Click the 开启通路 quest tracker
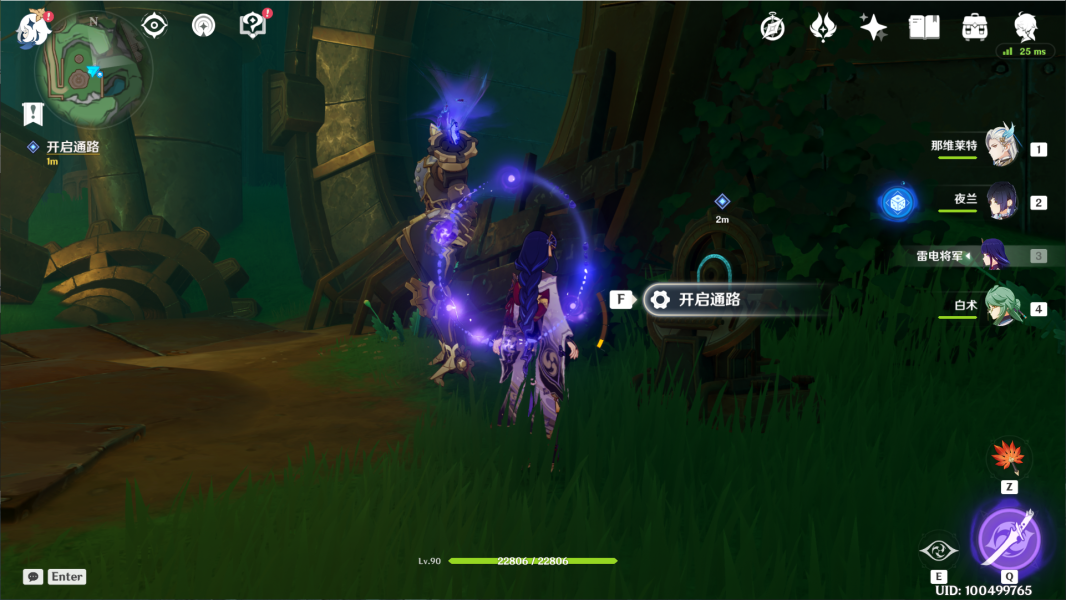The image size is (1066, 600). (72, 147)
